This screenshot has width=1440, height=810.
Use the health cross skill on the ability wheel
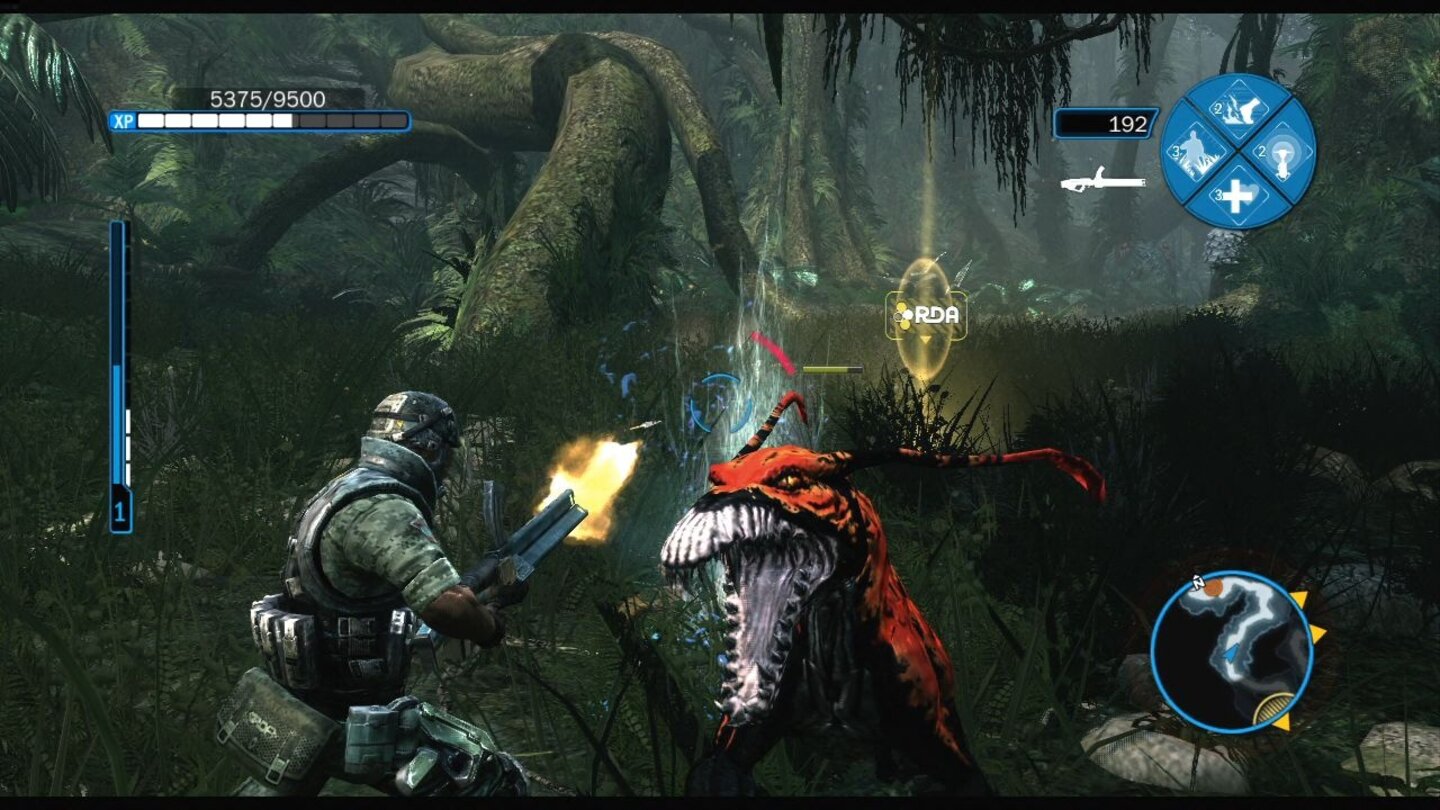(x=1237, y=197)
